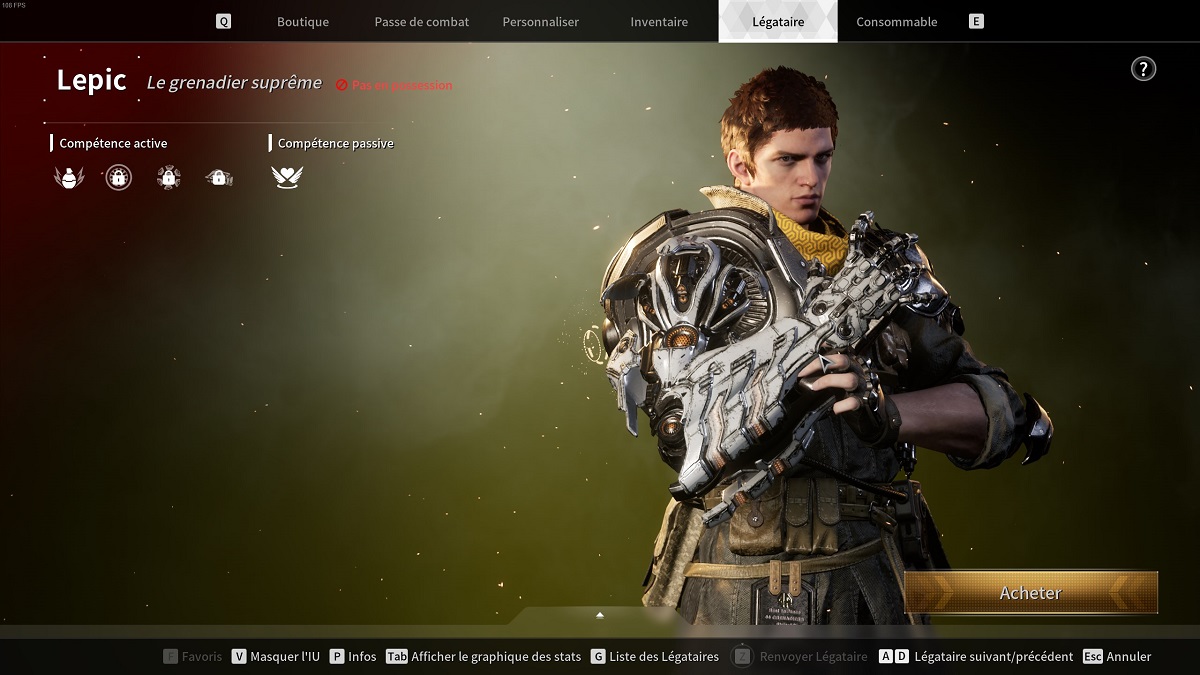Screen dimensions: 1200x675
Task: Buy Lepic with the Acheter button
Action: point(1031,593)
